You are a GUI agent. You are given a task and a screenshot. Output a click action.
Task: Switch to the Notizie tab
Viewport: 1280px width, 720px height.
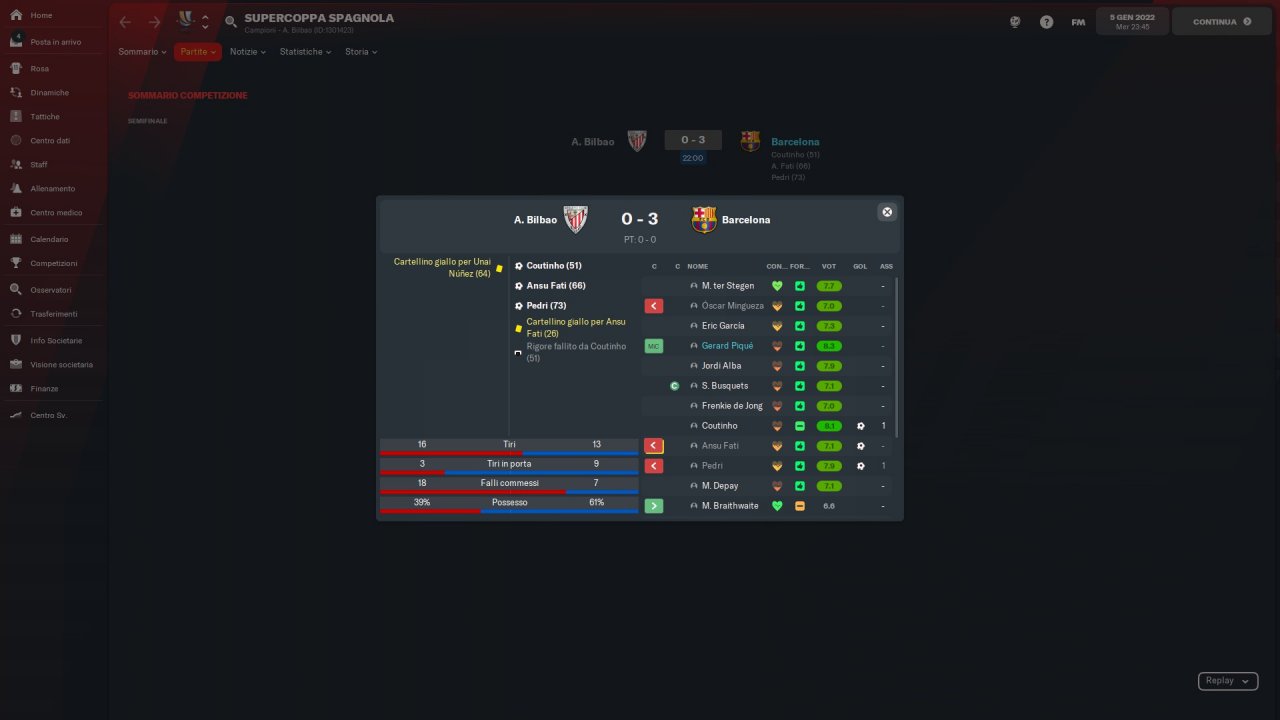tap(247, 52)
